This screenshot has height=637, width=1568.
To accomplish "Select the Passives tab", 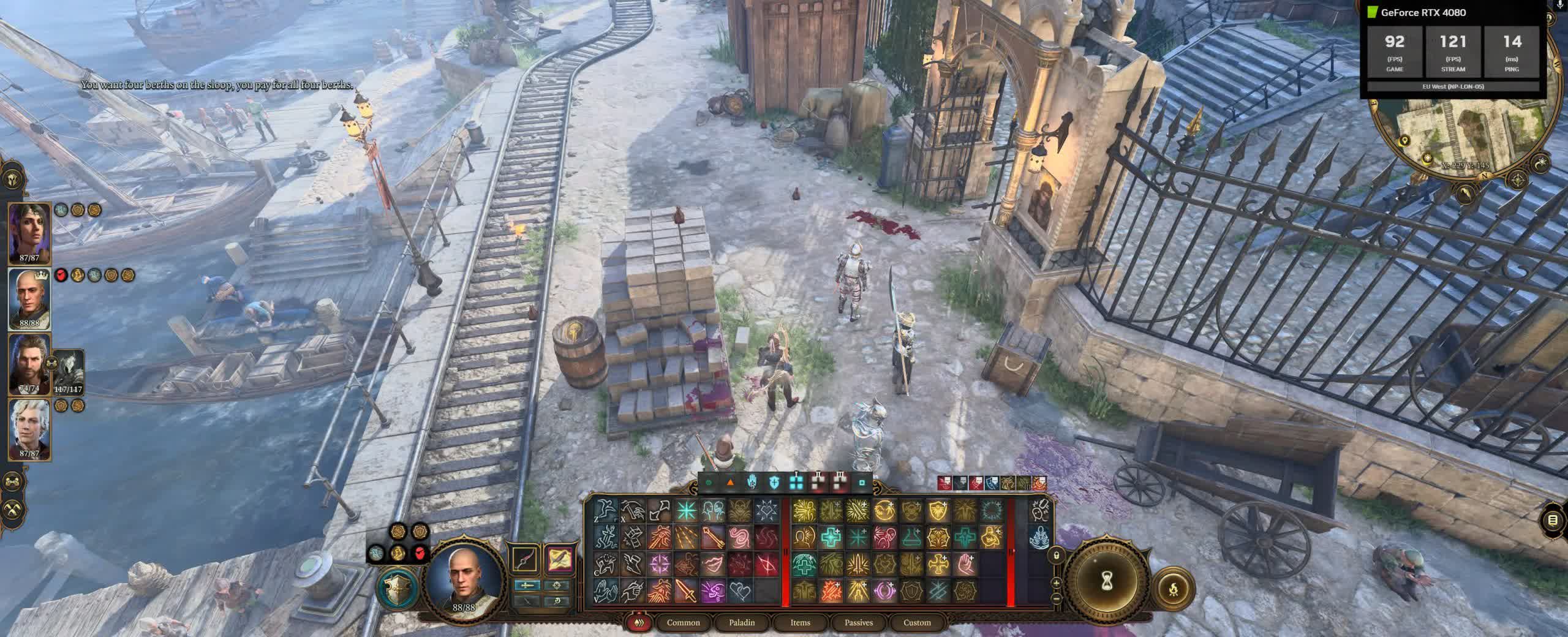I will (858, 622).
